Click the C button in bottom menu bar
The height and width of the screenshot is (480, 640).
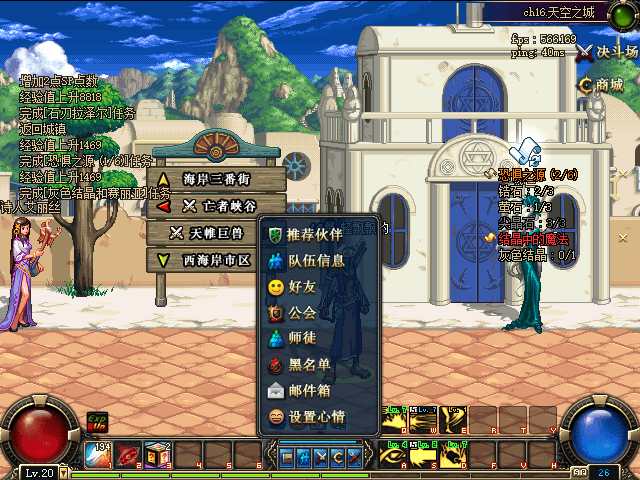[x=336, y=457]
